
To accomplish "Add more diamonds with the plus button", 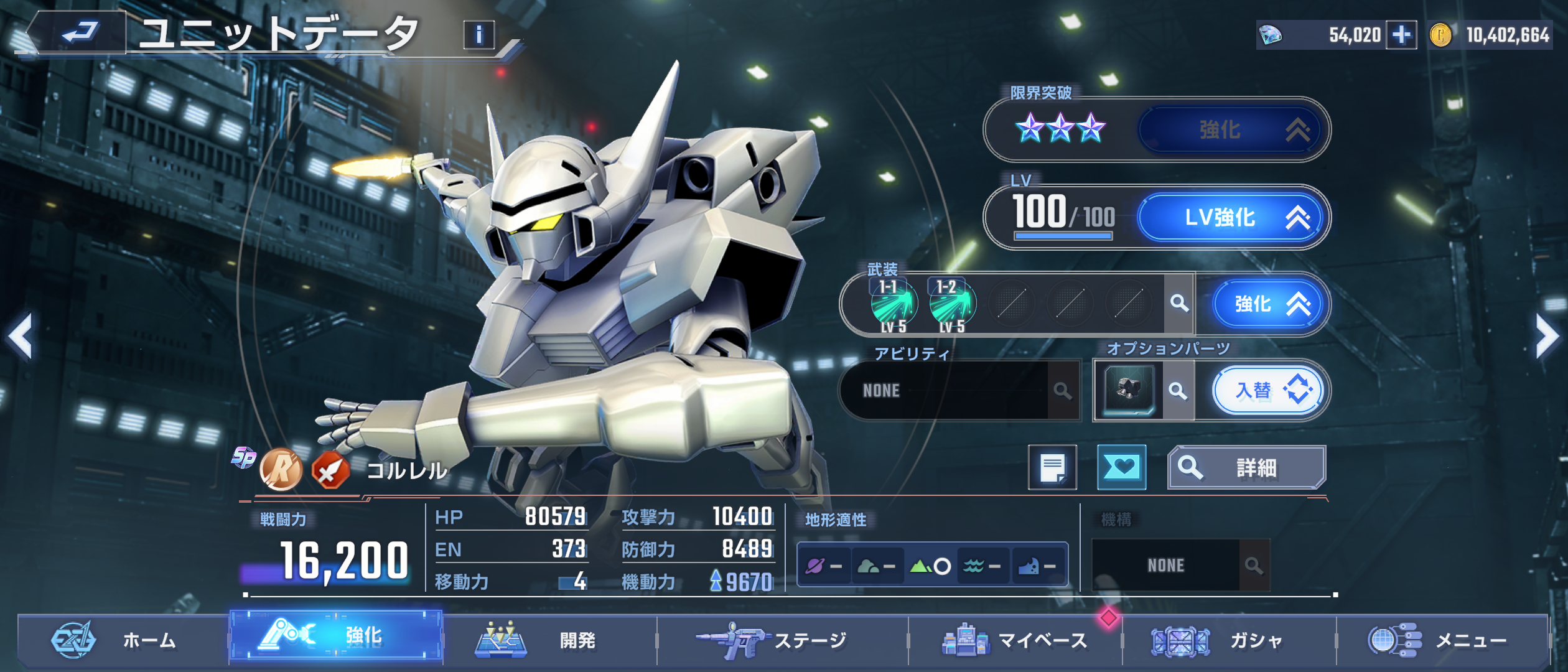I will 1401,35.
